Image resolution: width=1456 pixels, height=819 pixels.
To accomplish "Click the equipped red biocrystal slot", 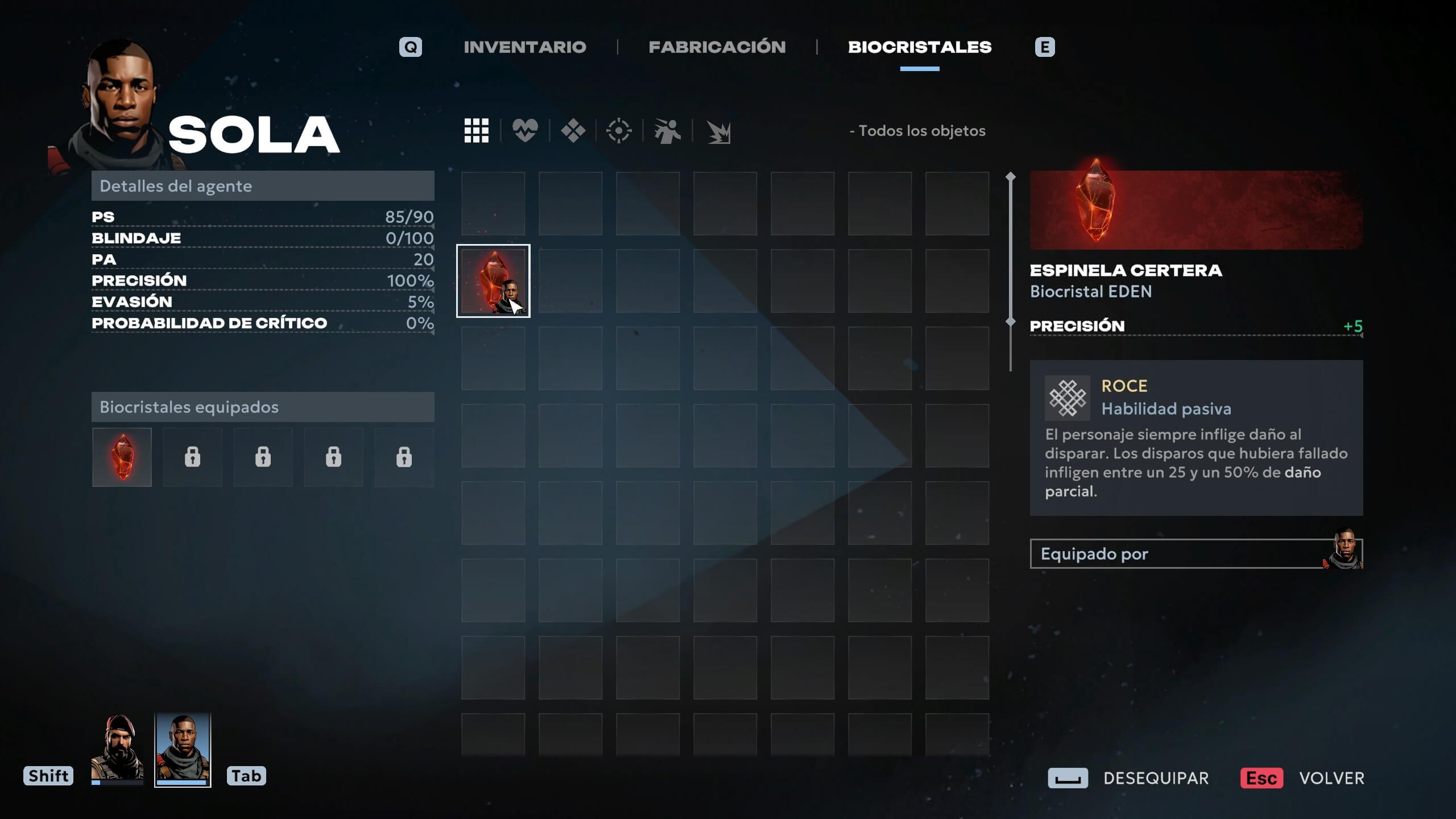I will tap(122, 457).
